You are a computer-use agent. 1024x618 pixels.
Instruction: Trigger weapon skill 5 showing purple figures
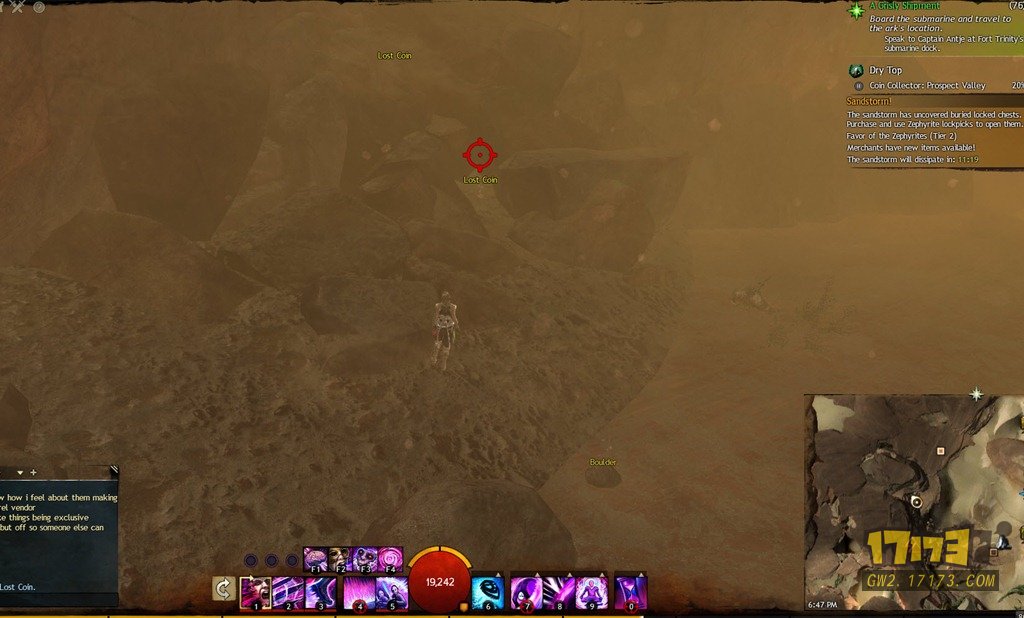point(391,592)
